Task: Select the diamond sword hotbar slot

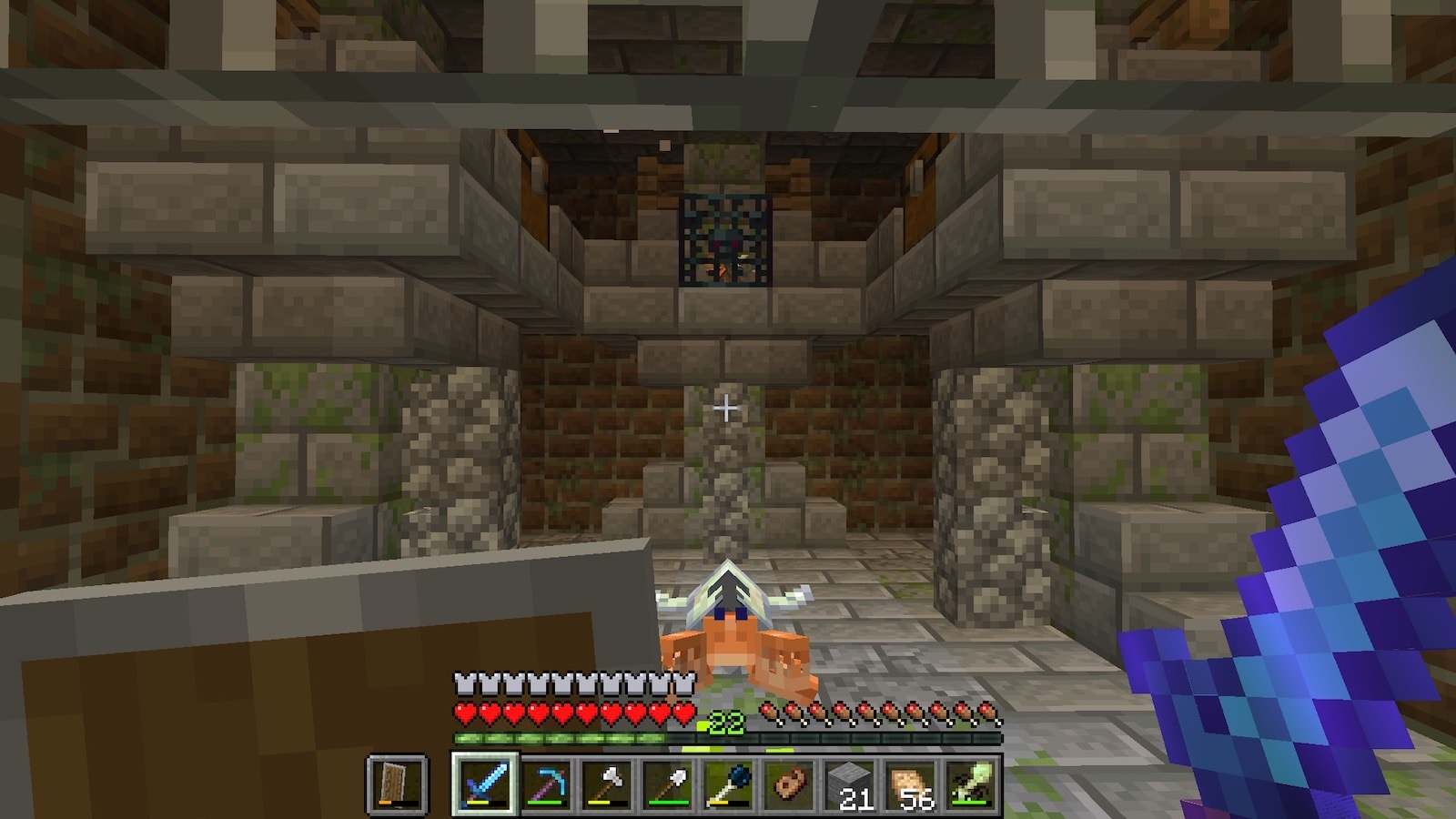Action: tap(483, 784)
